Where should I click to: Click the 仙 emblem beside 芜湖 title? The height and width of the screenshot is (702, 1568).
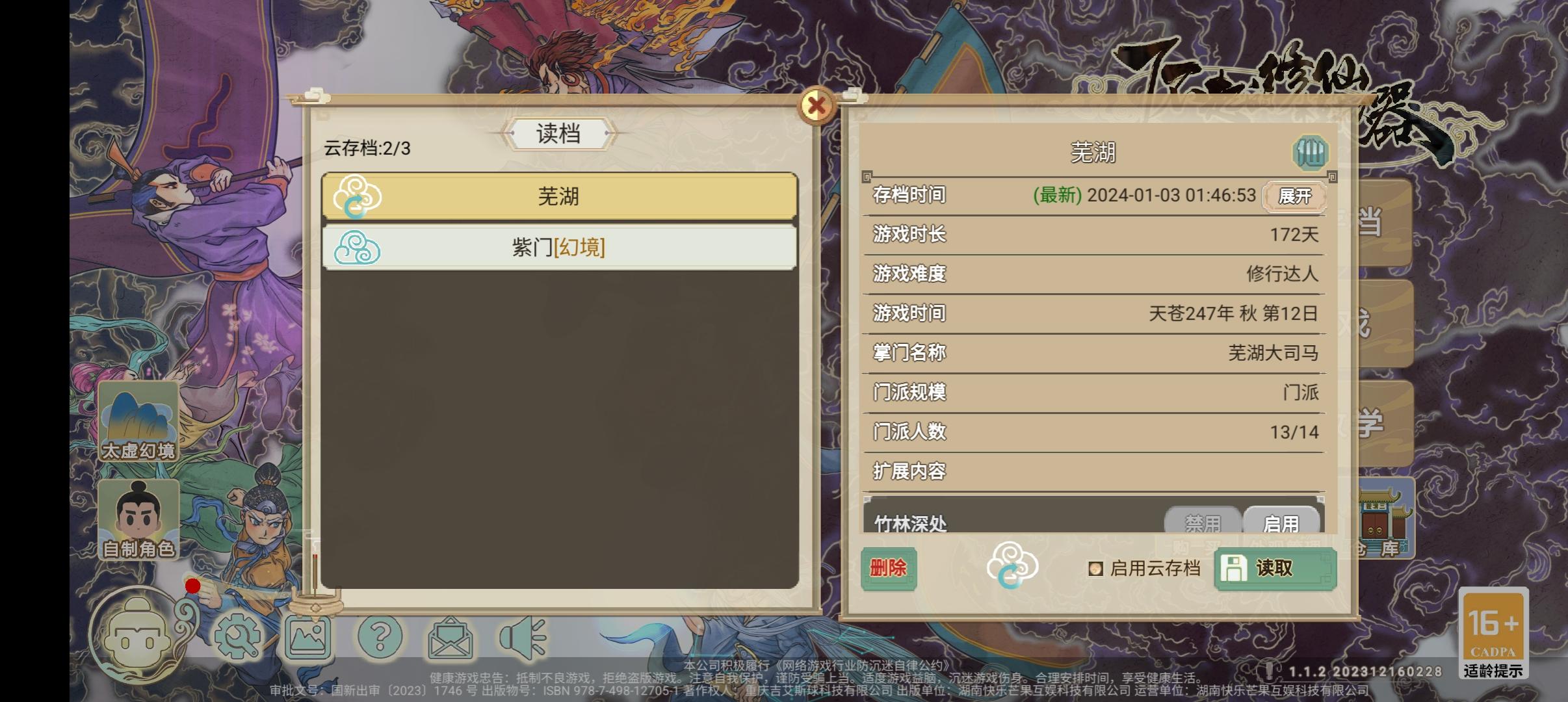pyautogui.click(x=1311, y=153)
